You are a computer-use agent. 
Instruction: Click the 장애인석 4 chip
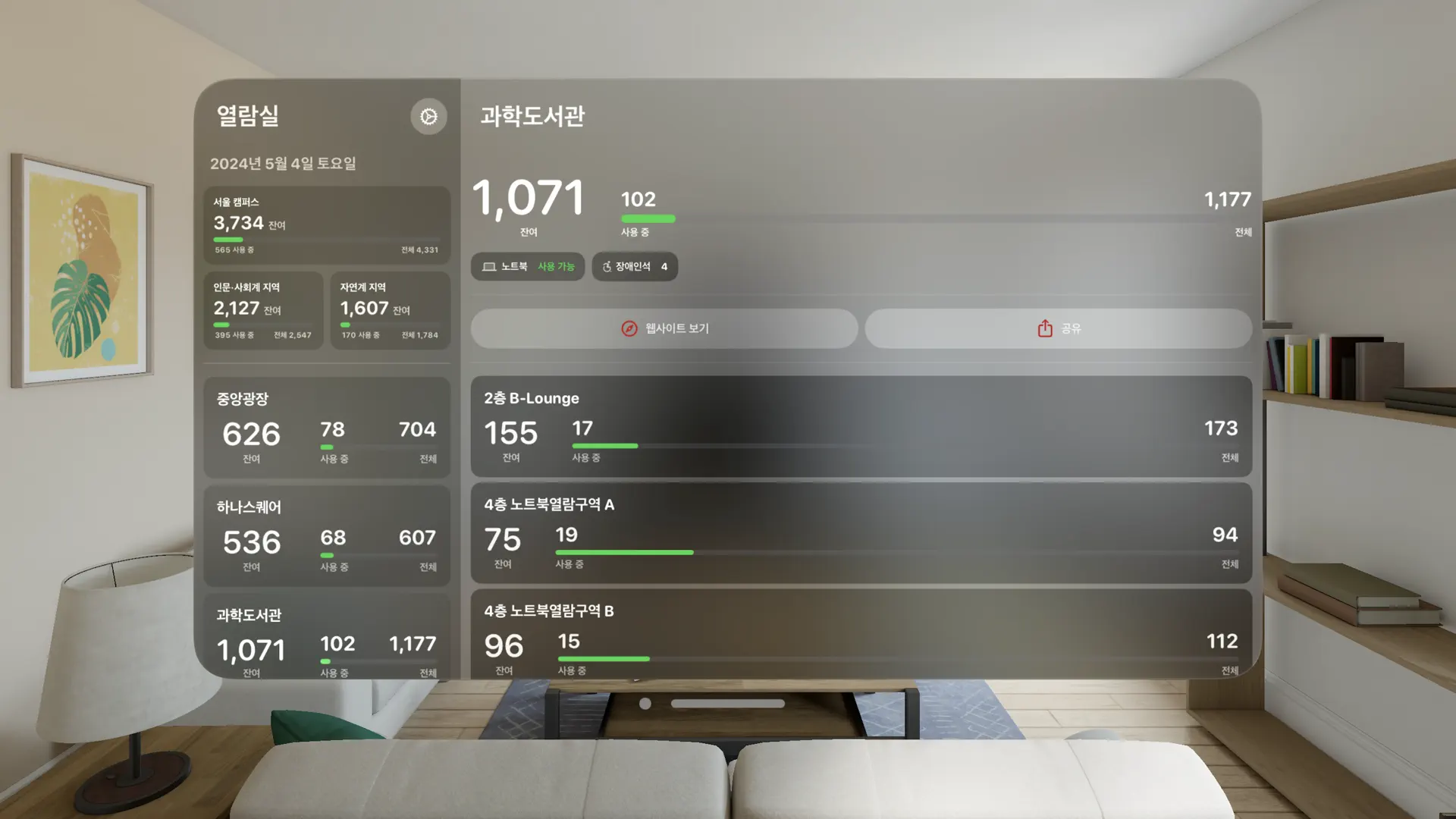[635, 267]
